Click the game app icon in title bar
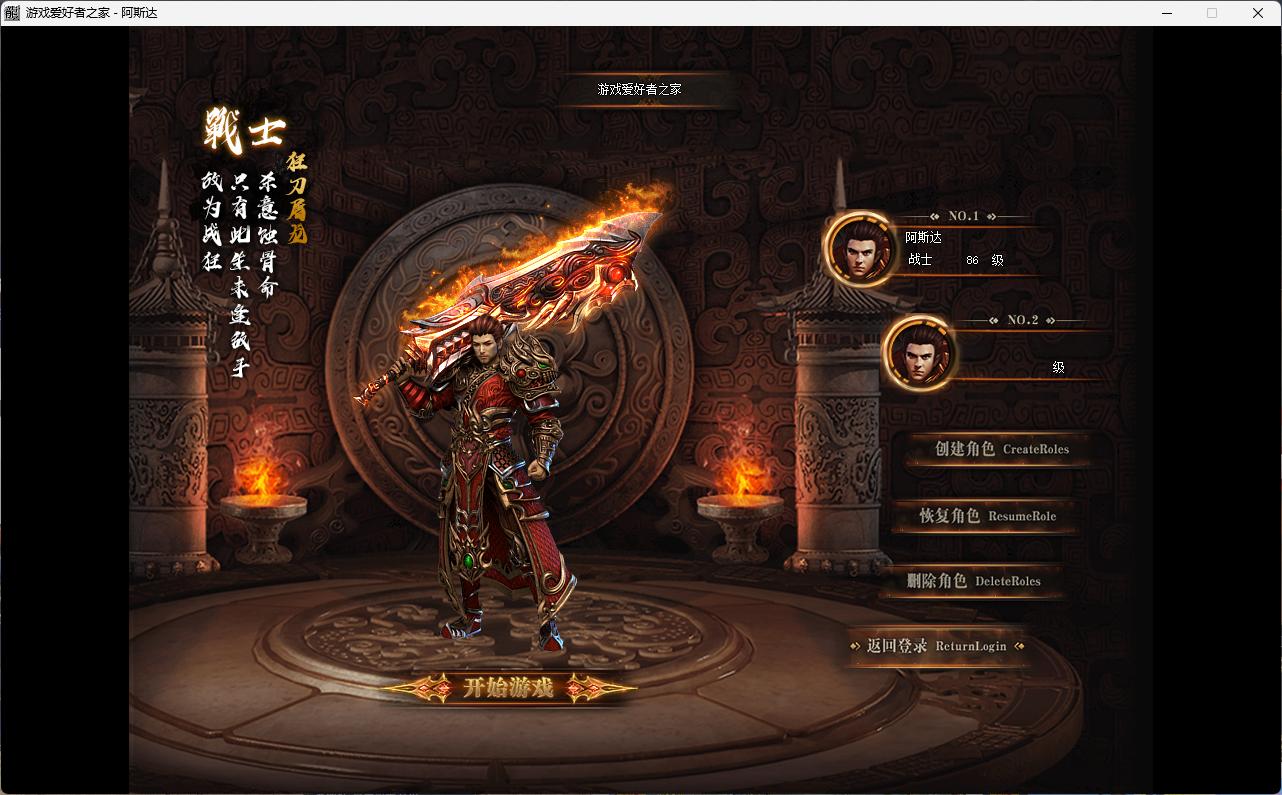Viewport: 1282px width, 795px height. pos(12,12)
